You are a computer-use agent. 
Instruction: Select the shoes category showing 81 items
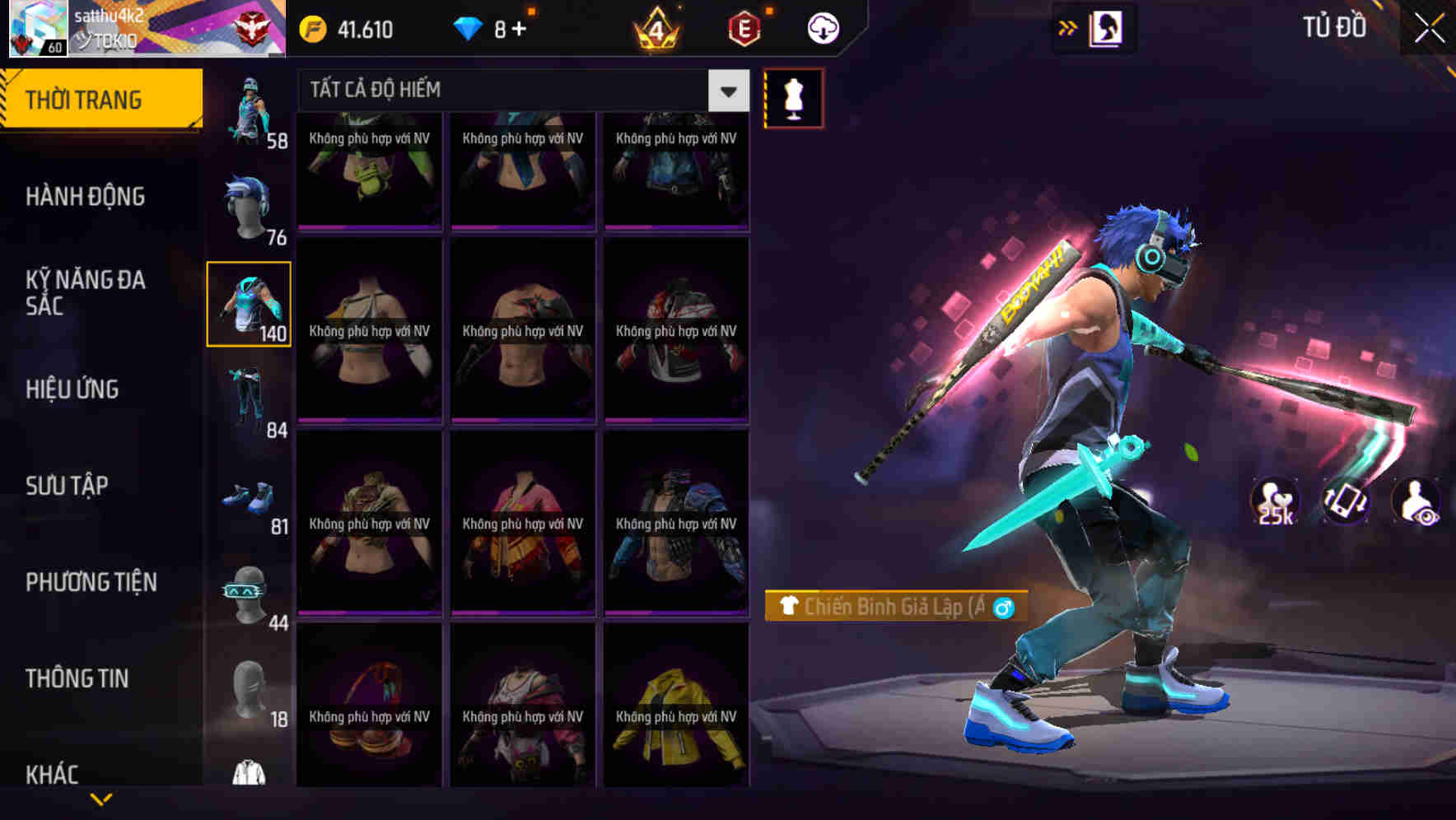point(249,492)
